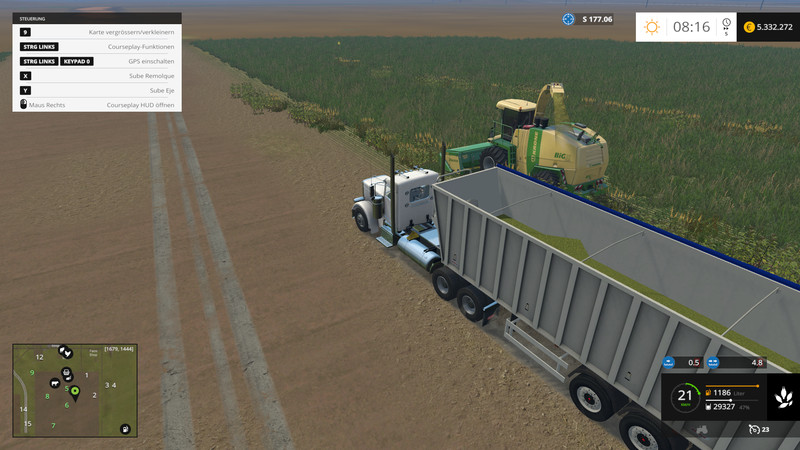
Task: Click the euro coin money icon
Action: pyautogui.click(x=749, y=27)
